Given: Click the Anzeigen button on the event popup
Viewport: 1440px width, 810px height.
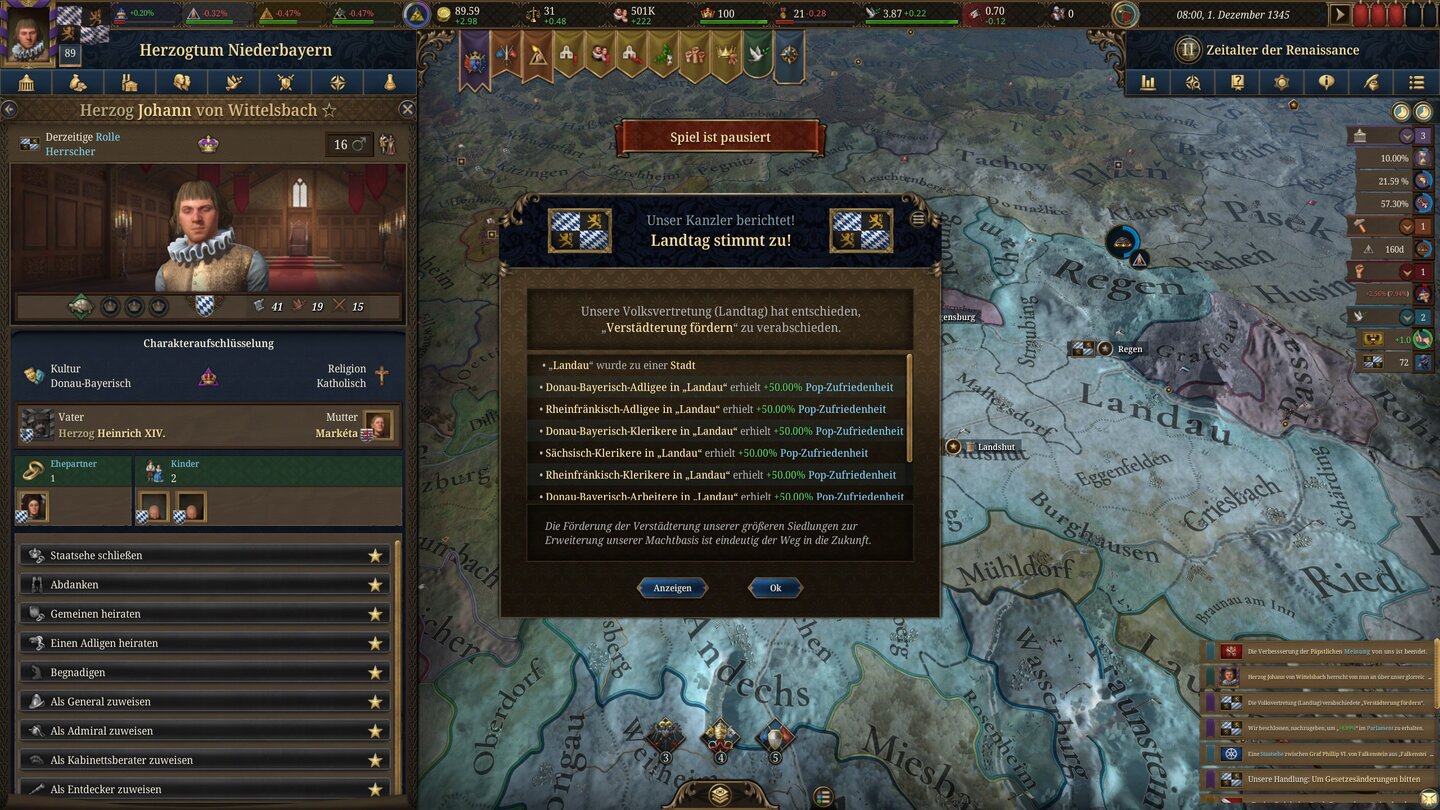Looking at the screenshot, I should (672, 588).
